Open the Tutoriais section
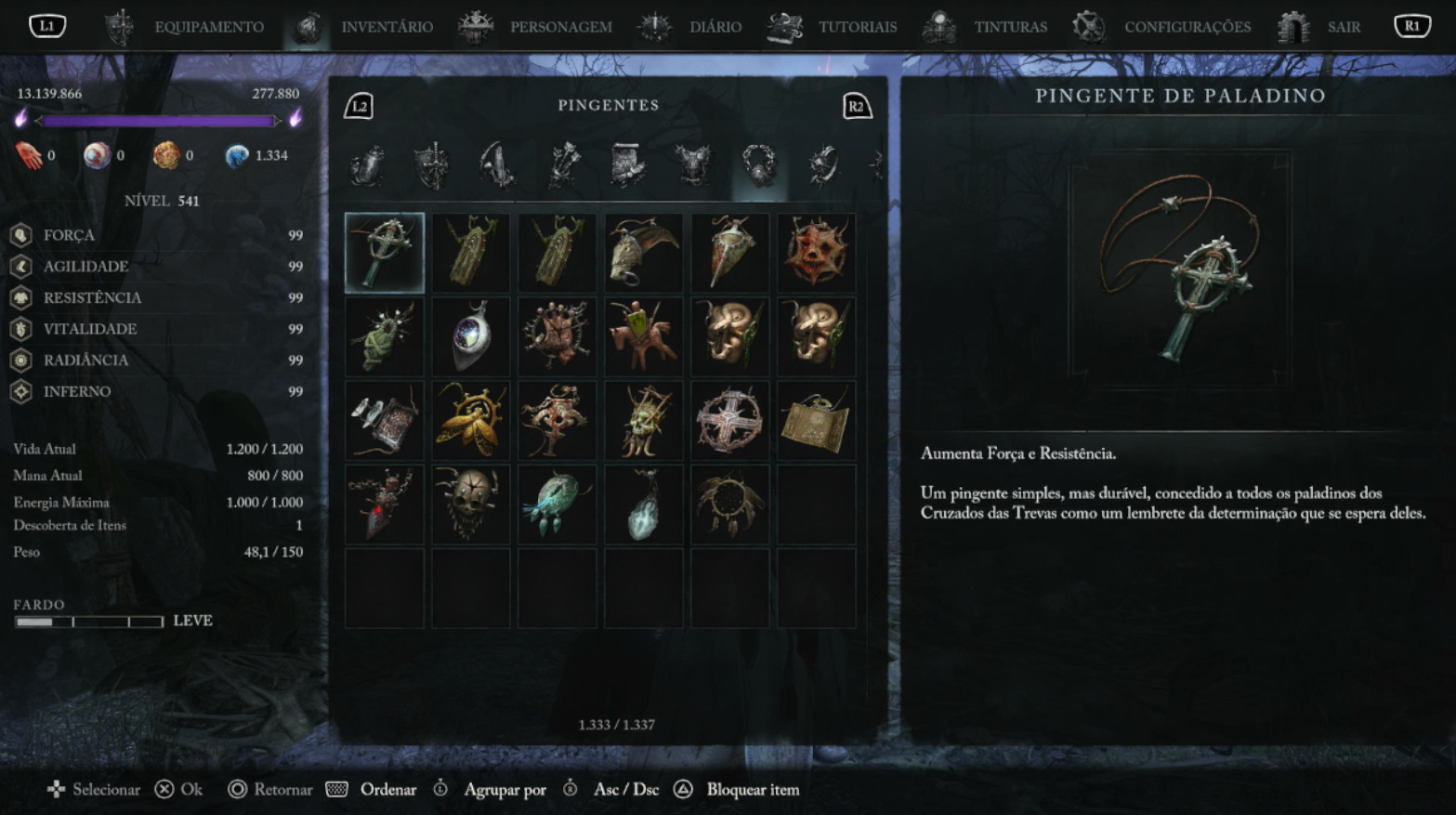Image resolution: width=1456 pixels, height=815 pixels. pyautogui.click(x=857, y=27)
